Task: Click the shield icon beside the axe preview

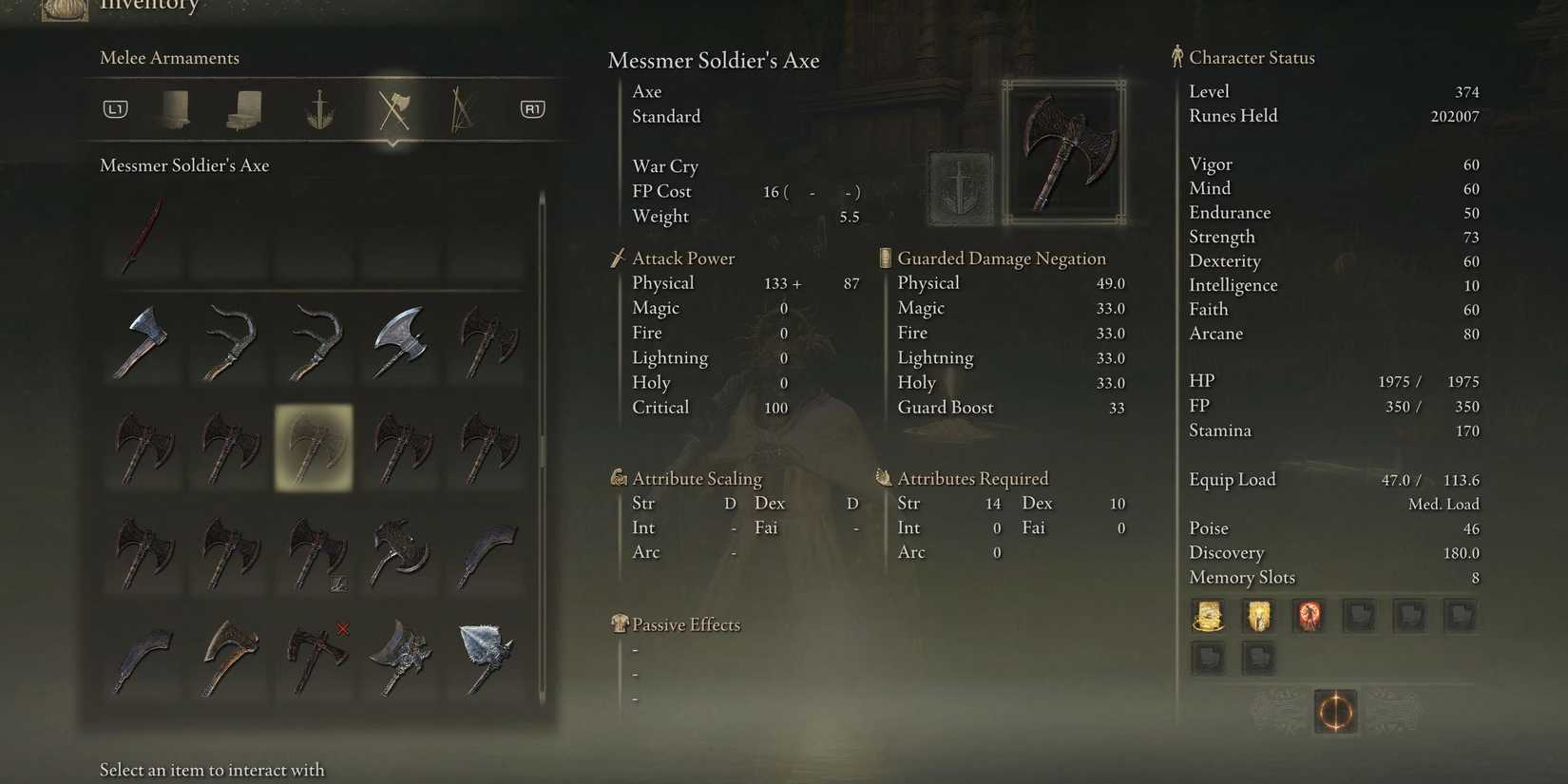Action: [x=959, y=186]
